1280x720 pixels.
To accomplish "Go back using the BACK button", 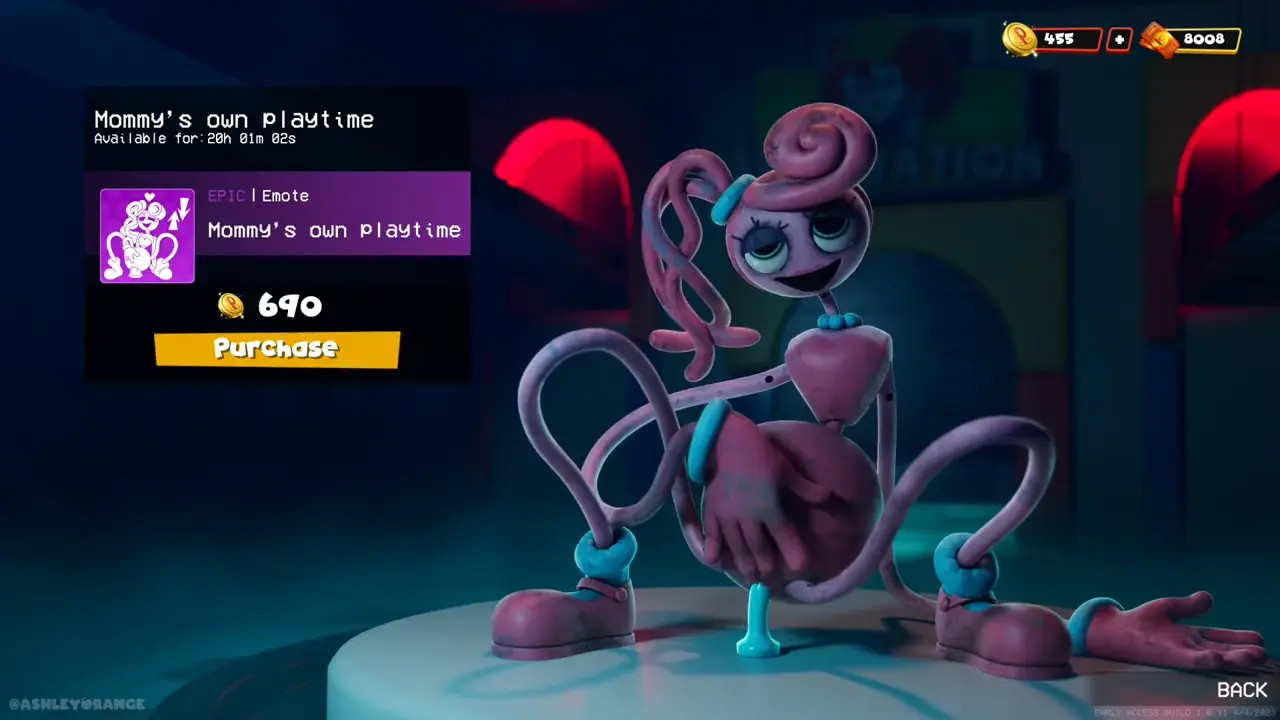I will pyautogui.click(x=1241, y=690).
